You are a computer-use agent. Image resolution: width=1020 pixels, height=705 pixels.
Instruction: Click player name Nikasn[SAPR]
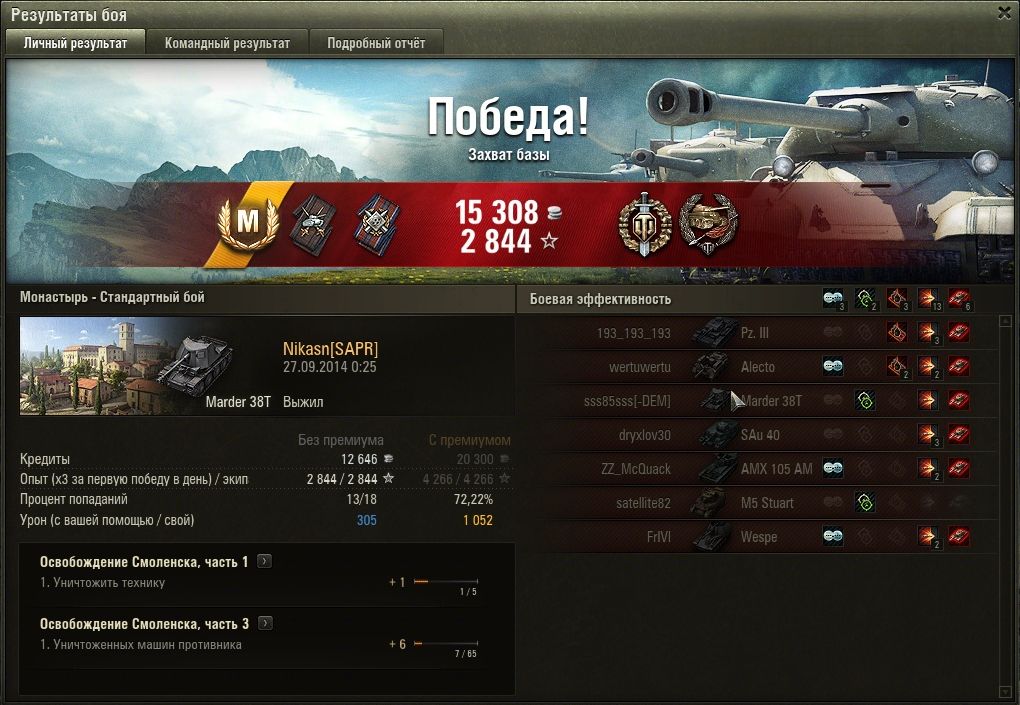click(x=331, y=349)
